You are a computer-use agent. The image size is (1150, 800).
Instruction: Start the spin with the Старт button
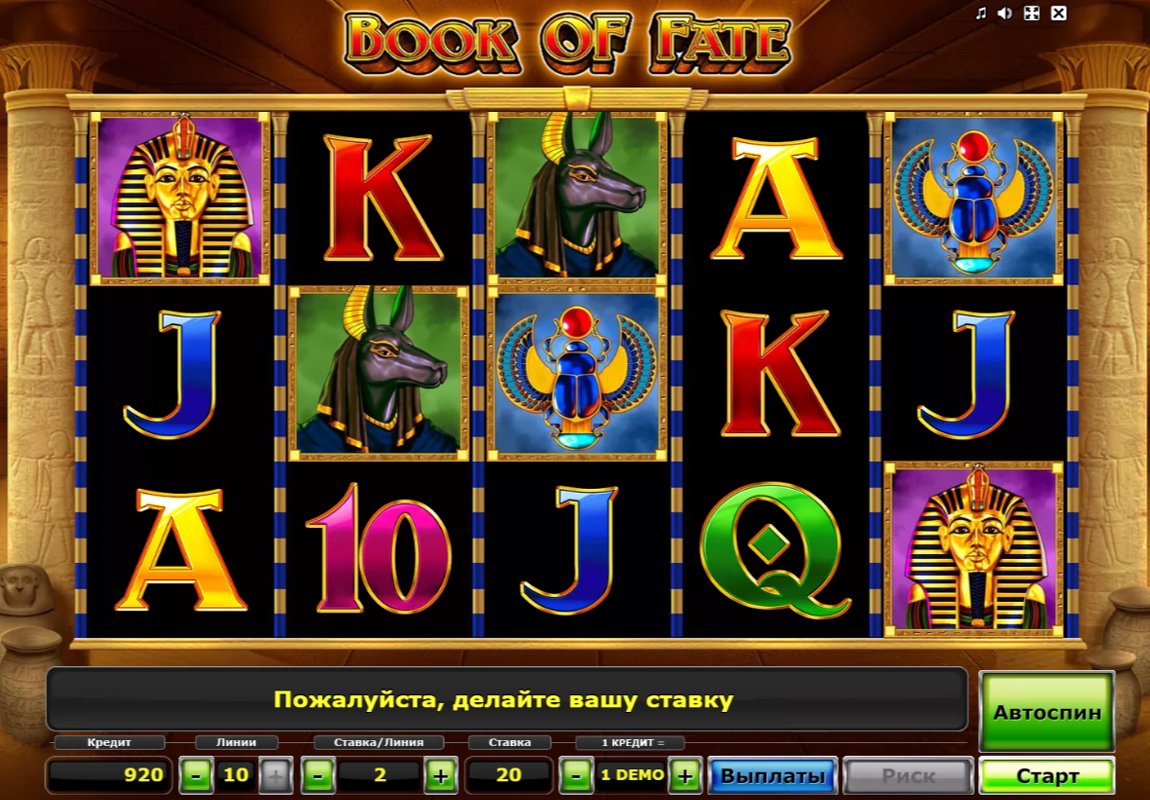[x=1047, y=776]
